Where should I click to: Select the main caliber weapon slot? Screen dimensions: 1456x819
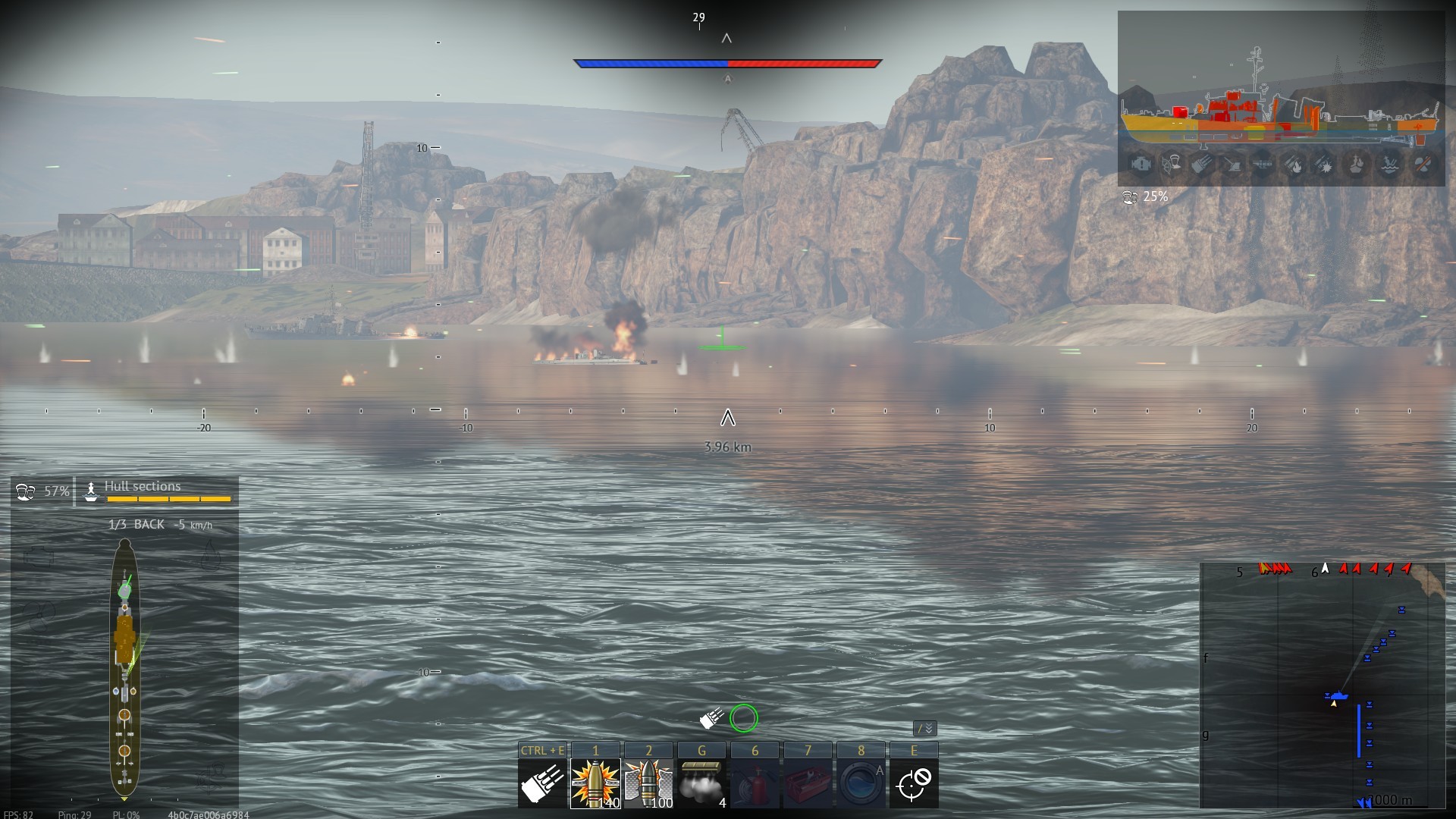pyautogui.click(x=542, y=783)
